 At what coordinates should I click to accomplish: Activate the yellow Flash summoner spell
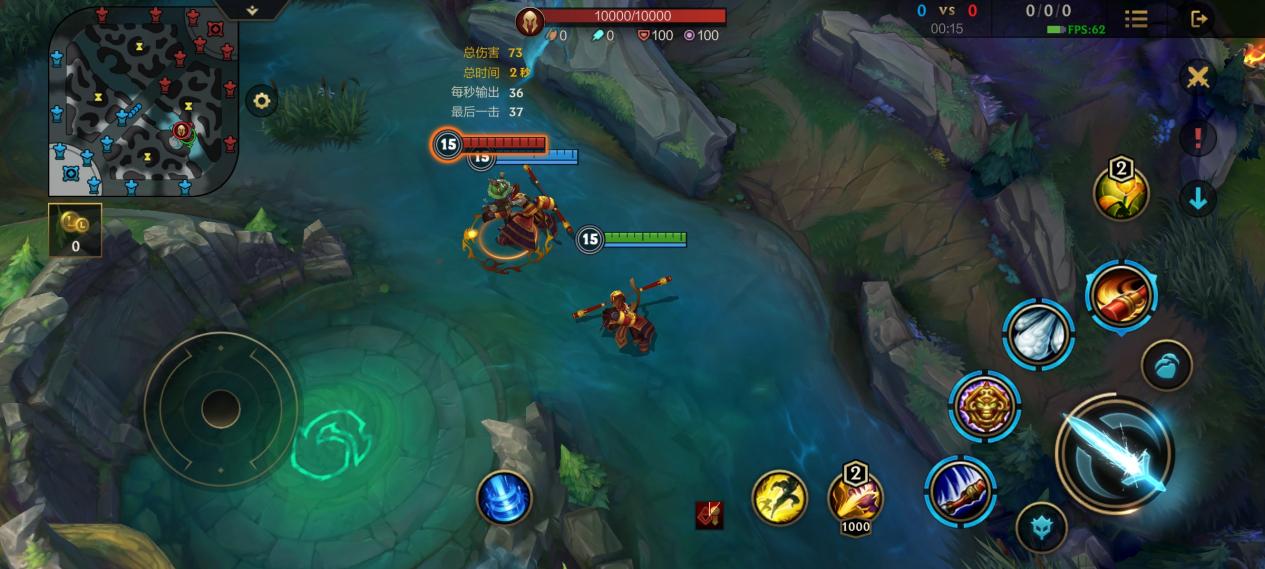(x=779, y=497)
